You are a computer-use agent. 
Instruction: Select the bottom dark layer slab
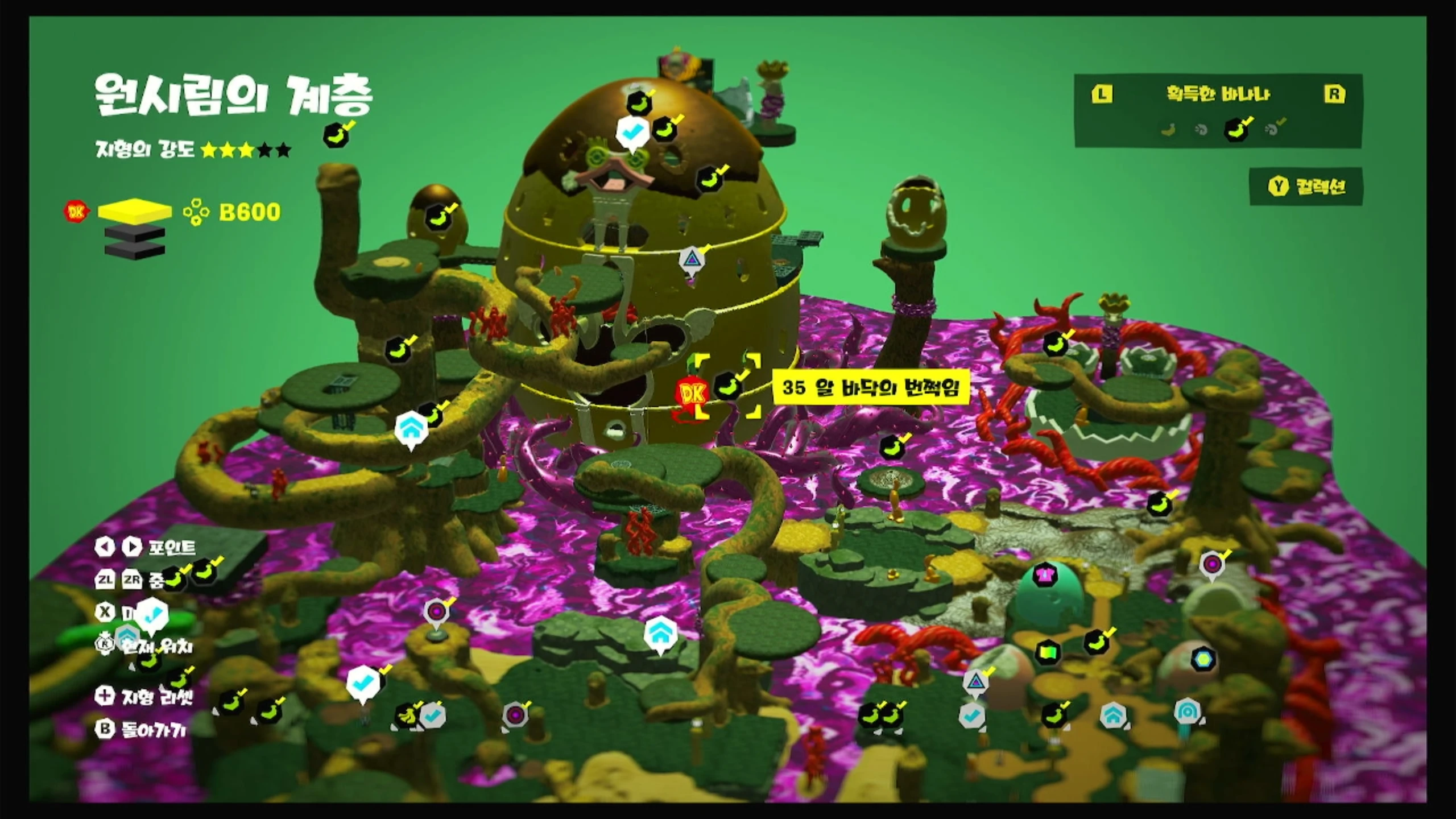click(135, 249)
